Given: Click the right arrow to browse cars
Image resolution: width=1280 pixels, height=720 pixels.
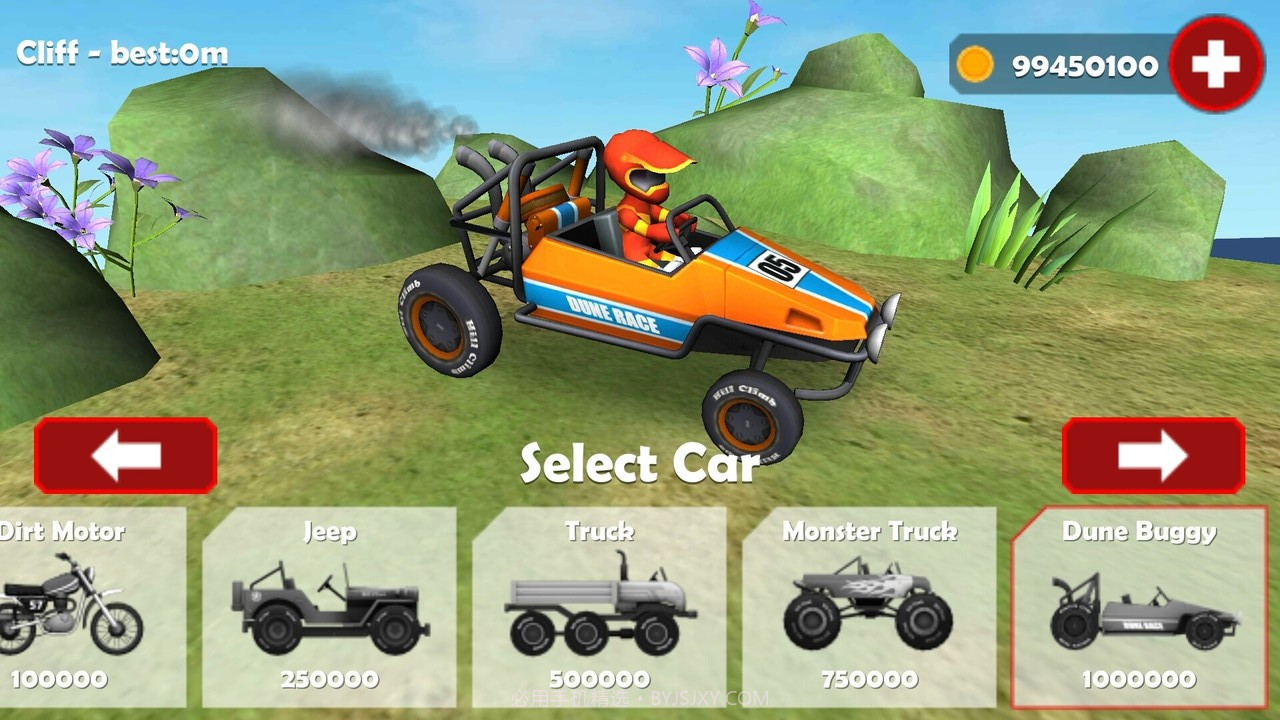Looking at the screenshot, I should point(1153,456).
